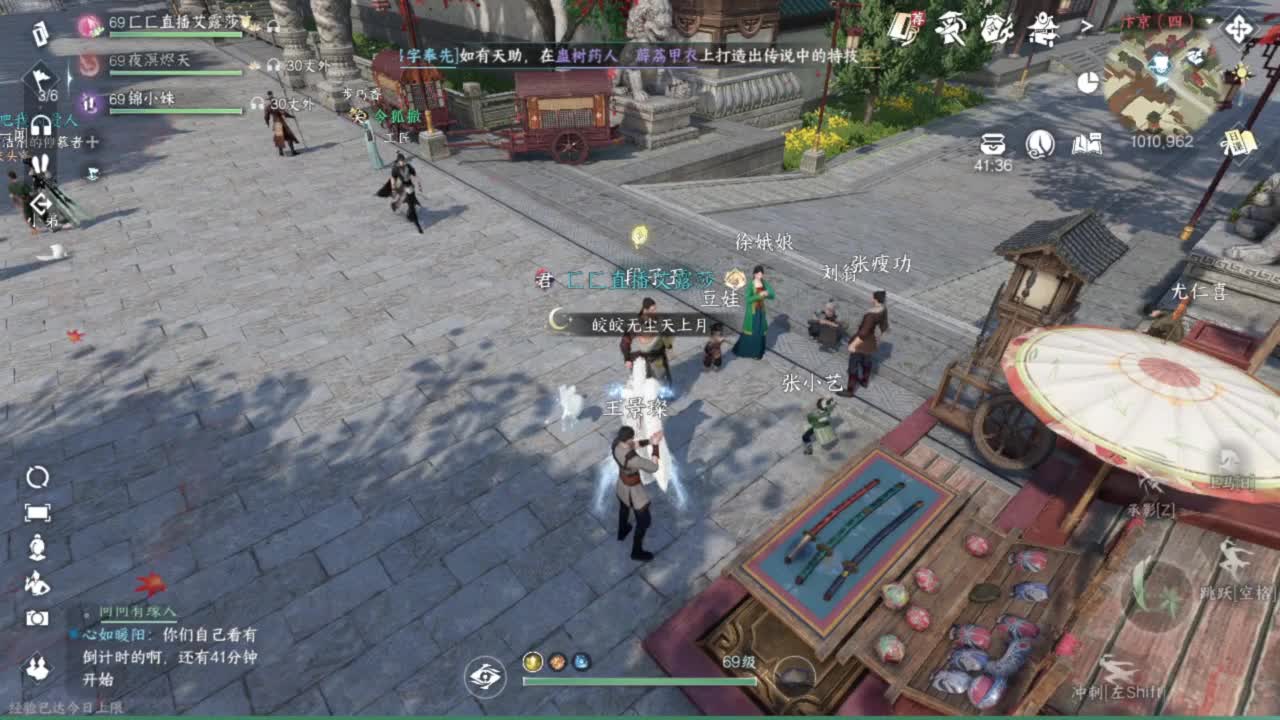1280x720 pixels.
Task: Toggle the screen frame icon in left sidebar
Action: click(37, 514)
